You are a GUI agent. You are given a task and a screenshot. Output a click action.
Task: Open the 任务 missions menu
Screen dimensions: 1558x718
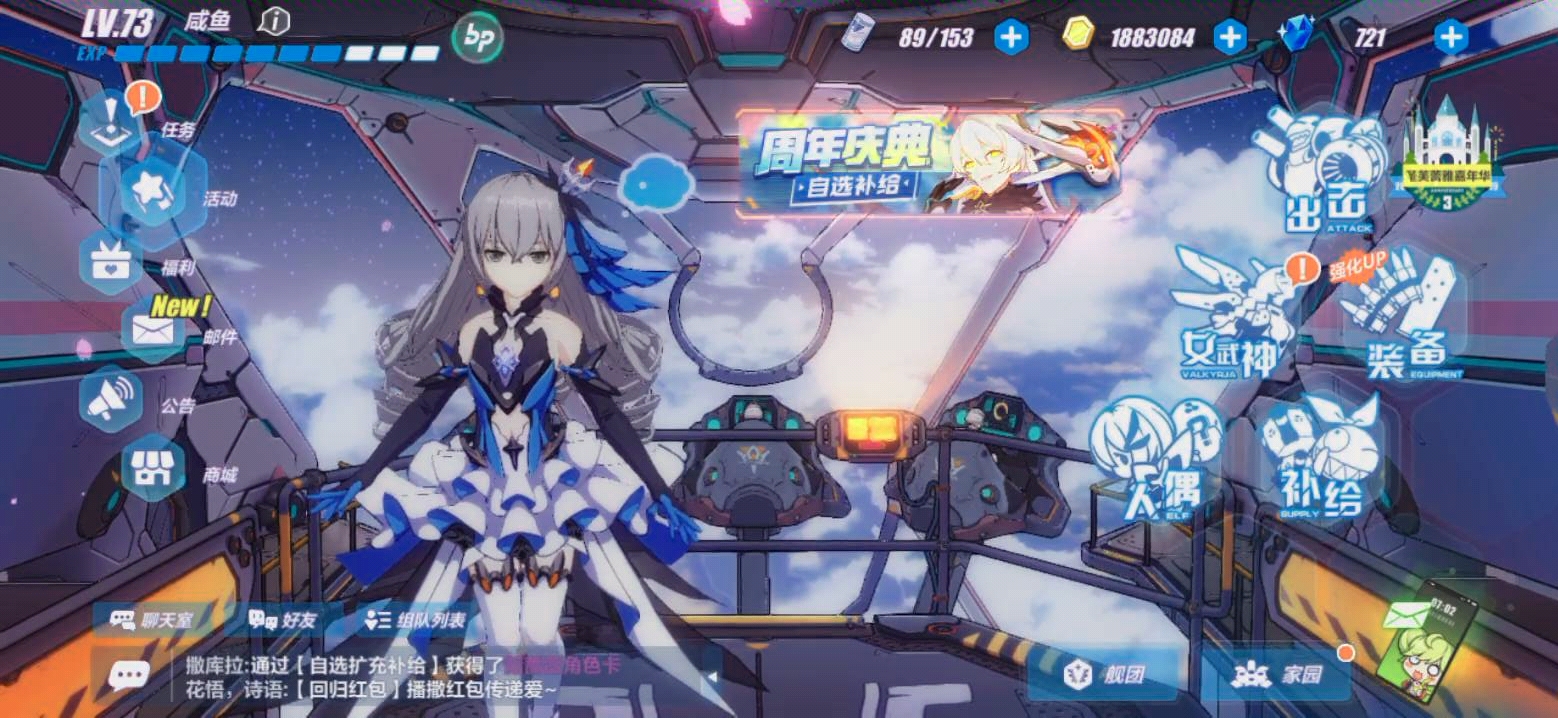(x=112, y=122)
